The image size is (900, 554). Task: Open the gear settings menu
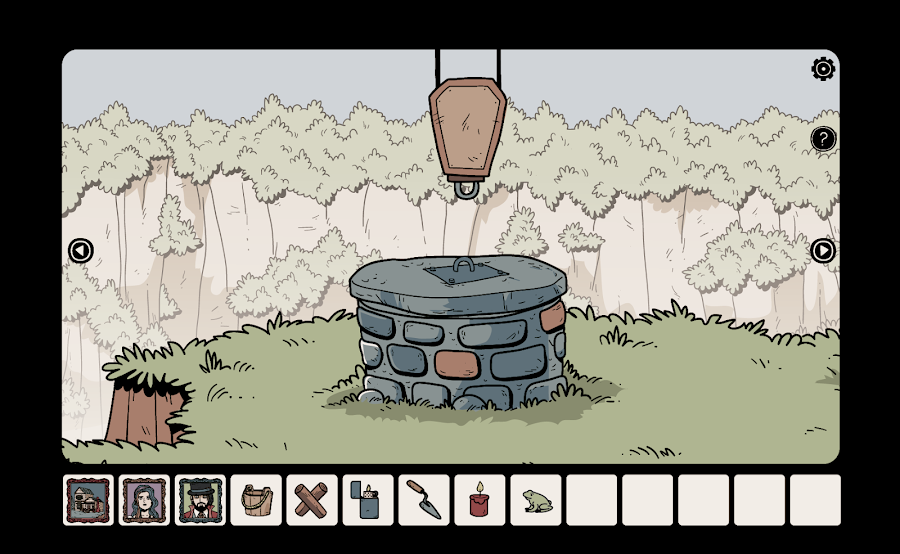click(823, 69)
